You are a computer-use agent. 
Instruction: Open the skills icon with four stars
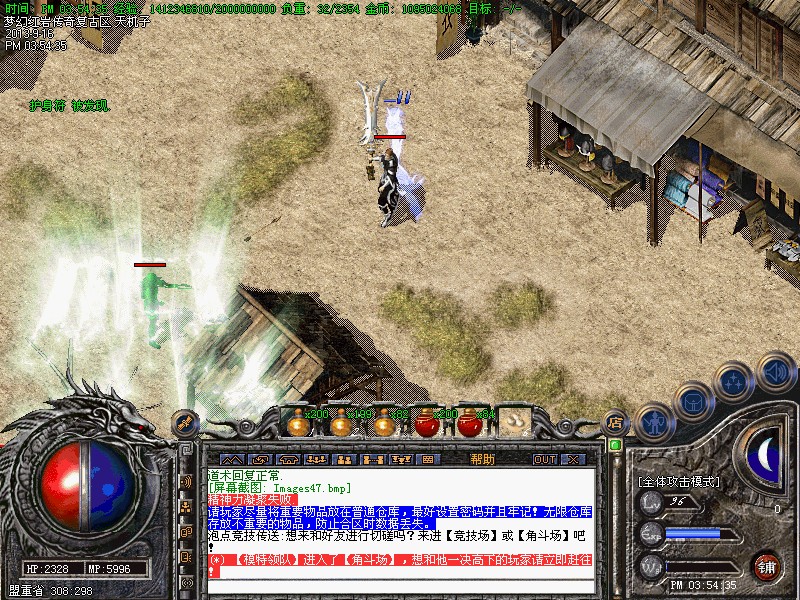733,380
